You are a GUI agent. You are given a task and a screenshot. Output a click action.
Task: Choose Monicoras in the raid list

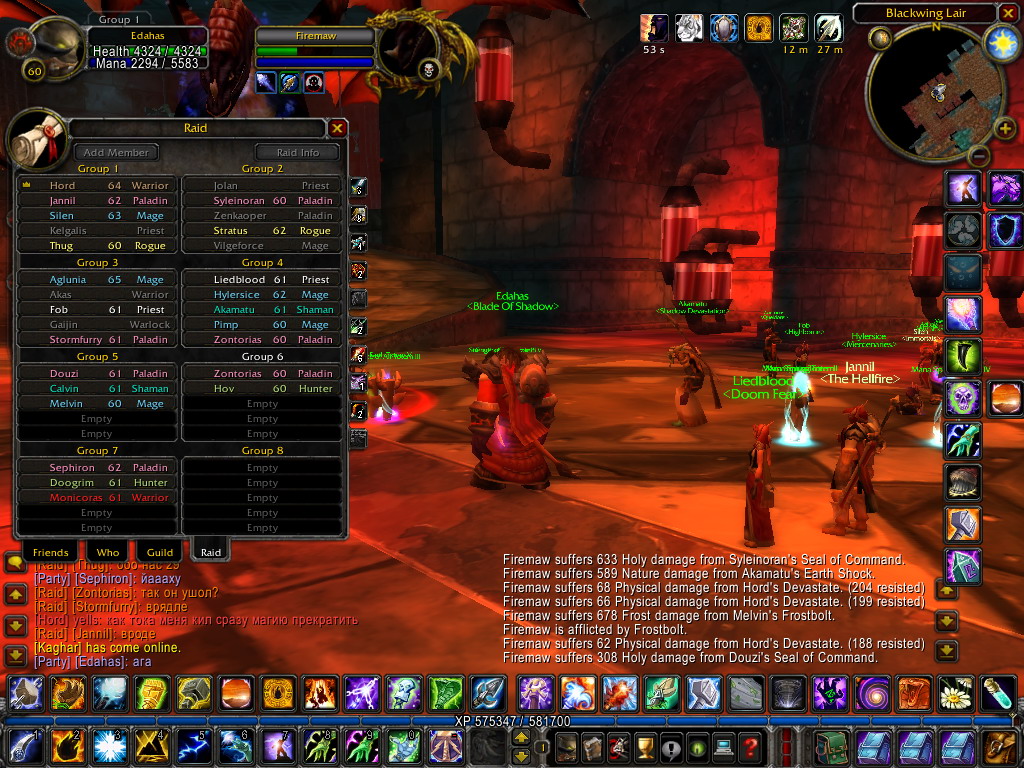[x=97, y=497]
